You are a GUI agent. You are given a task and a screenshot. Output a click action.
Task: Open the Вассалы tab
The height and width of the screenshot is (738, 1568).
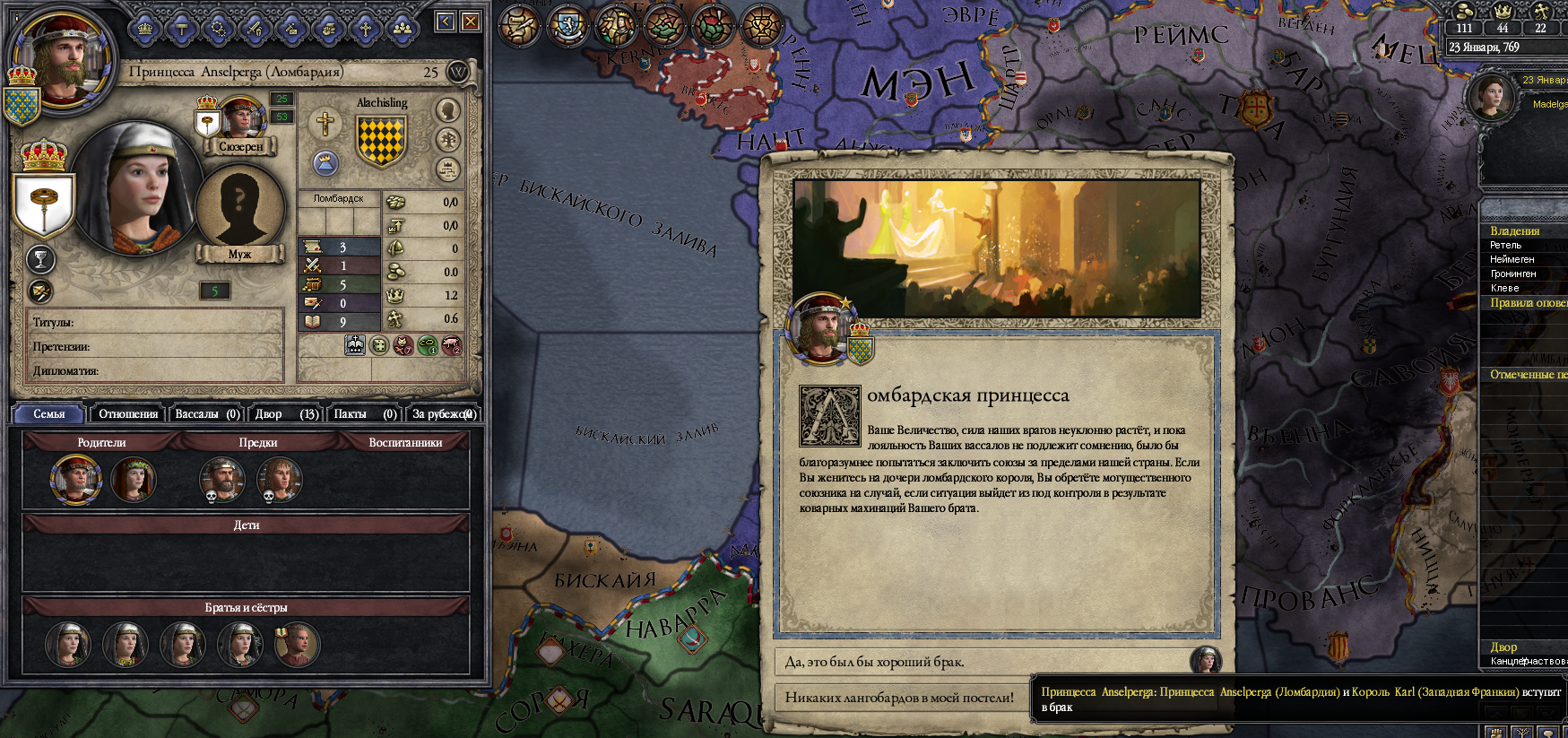click(207, 413)
